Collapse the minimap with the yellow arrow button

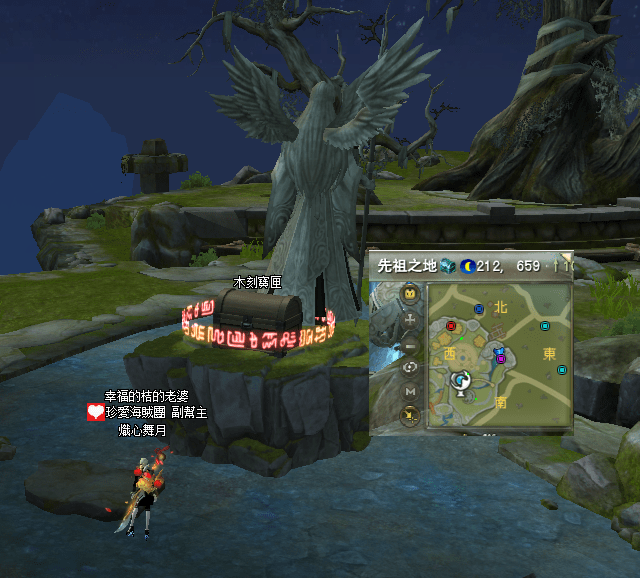pos(410,414)
